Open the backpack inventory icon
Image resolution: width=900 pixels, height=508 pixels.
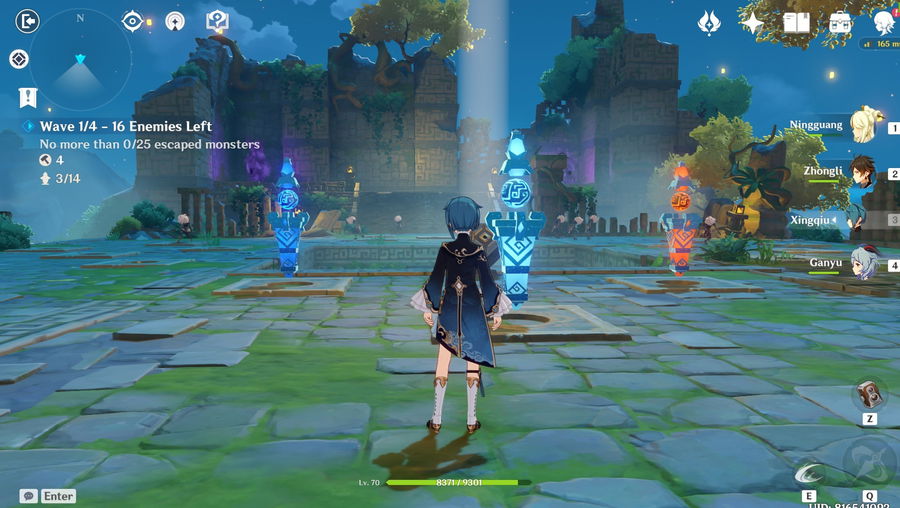(x=840, y=22)
